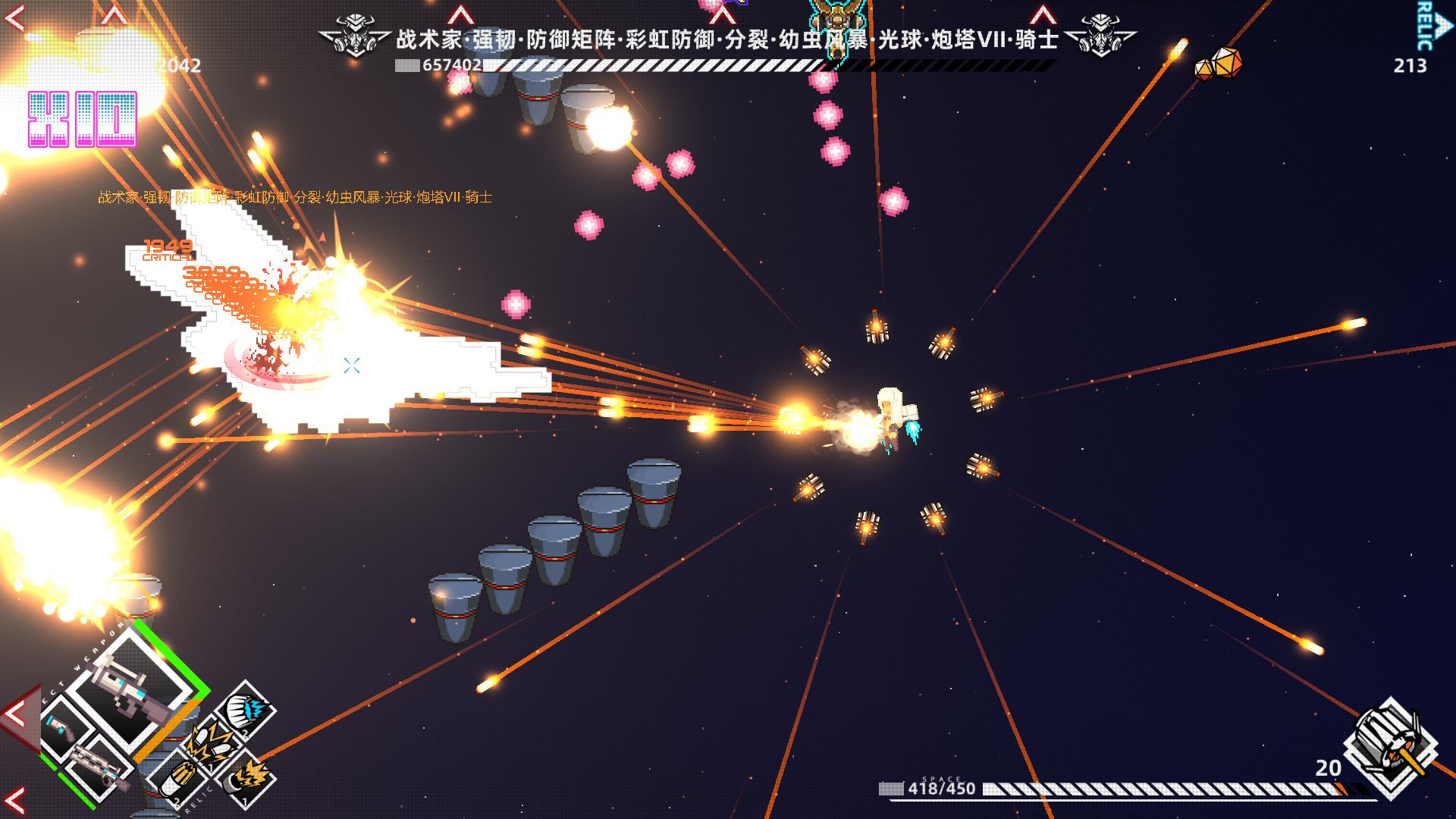Toggle the RELIC label in the weapon panel

[x=199, y=796]
